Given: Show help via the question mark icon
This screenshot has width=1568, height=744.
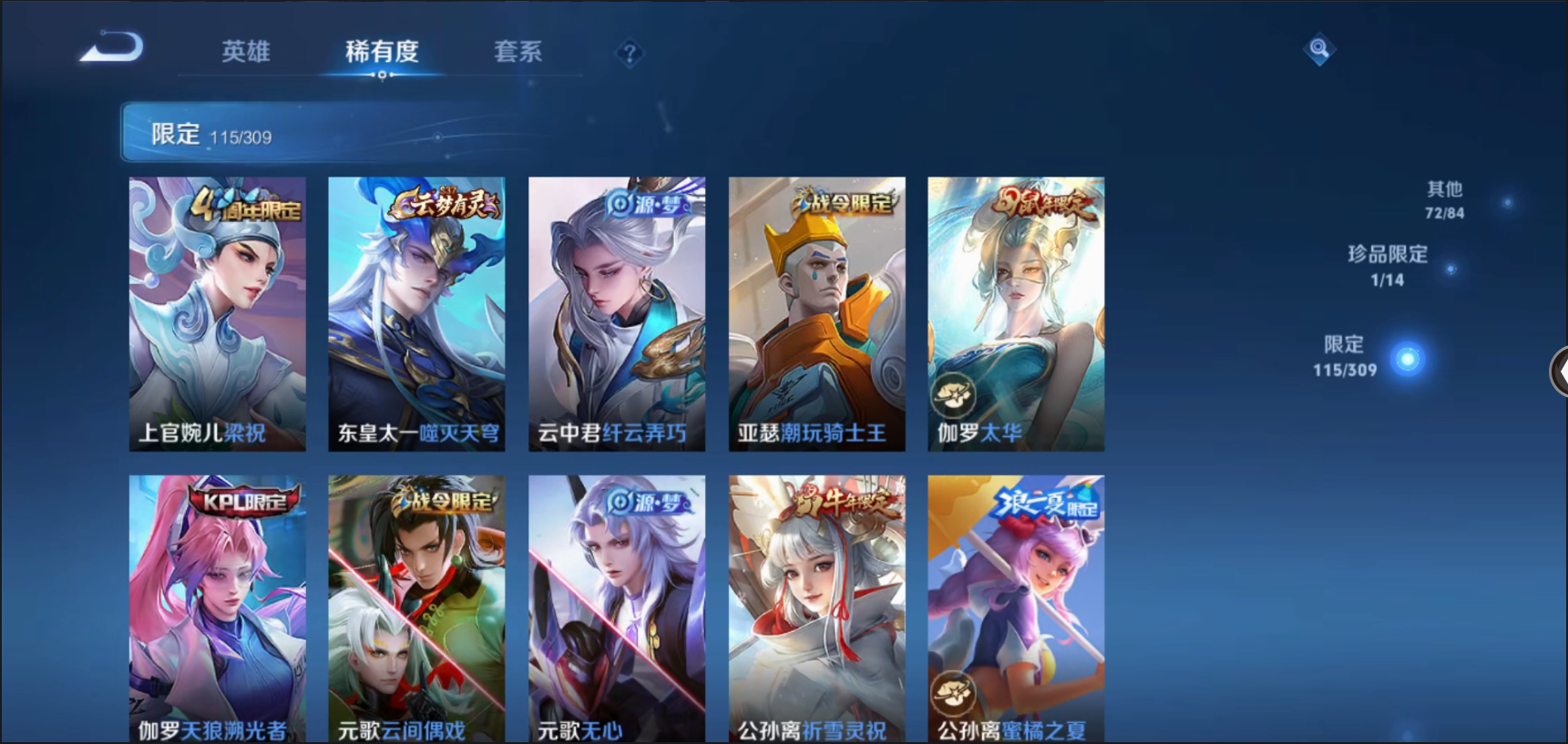Looking at the screenshot, I should click(629, 54).
